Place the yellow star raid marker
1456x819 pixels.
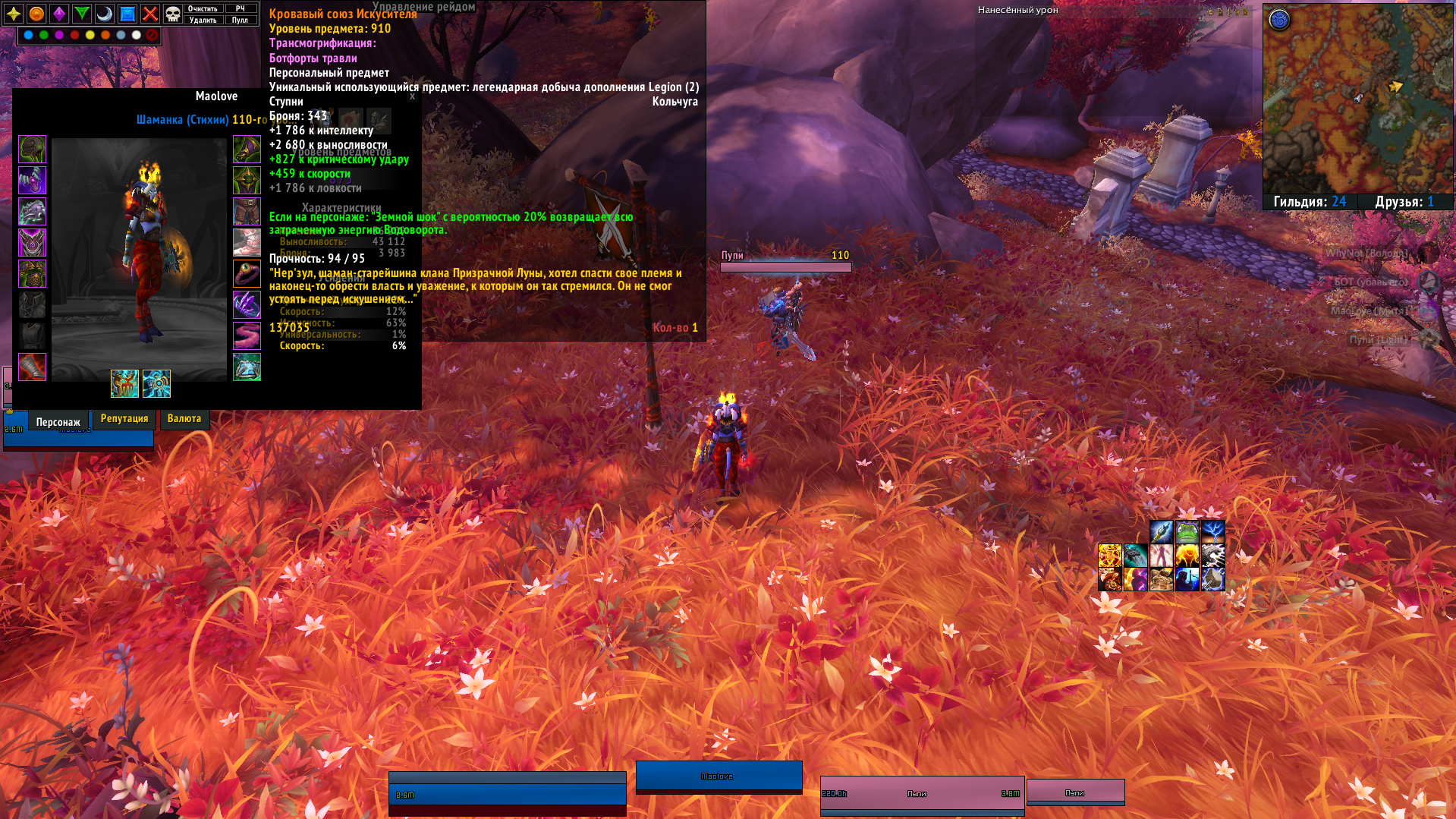click(x=14, y=14)
